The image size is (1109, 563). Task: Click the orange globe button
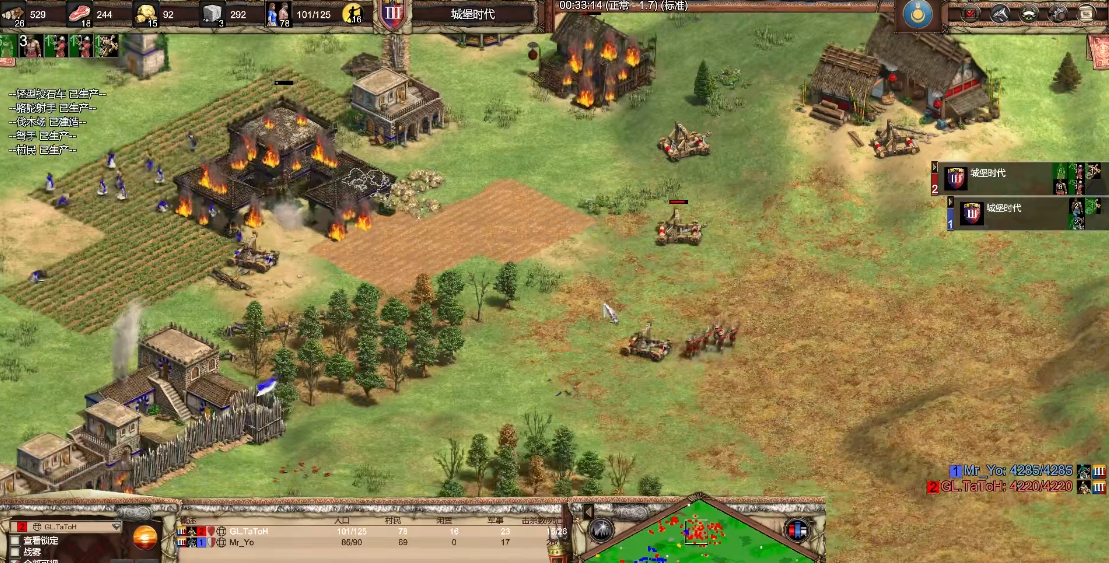145,537
